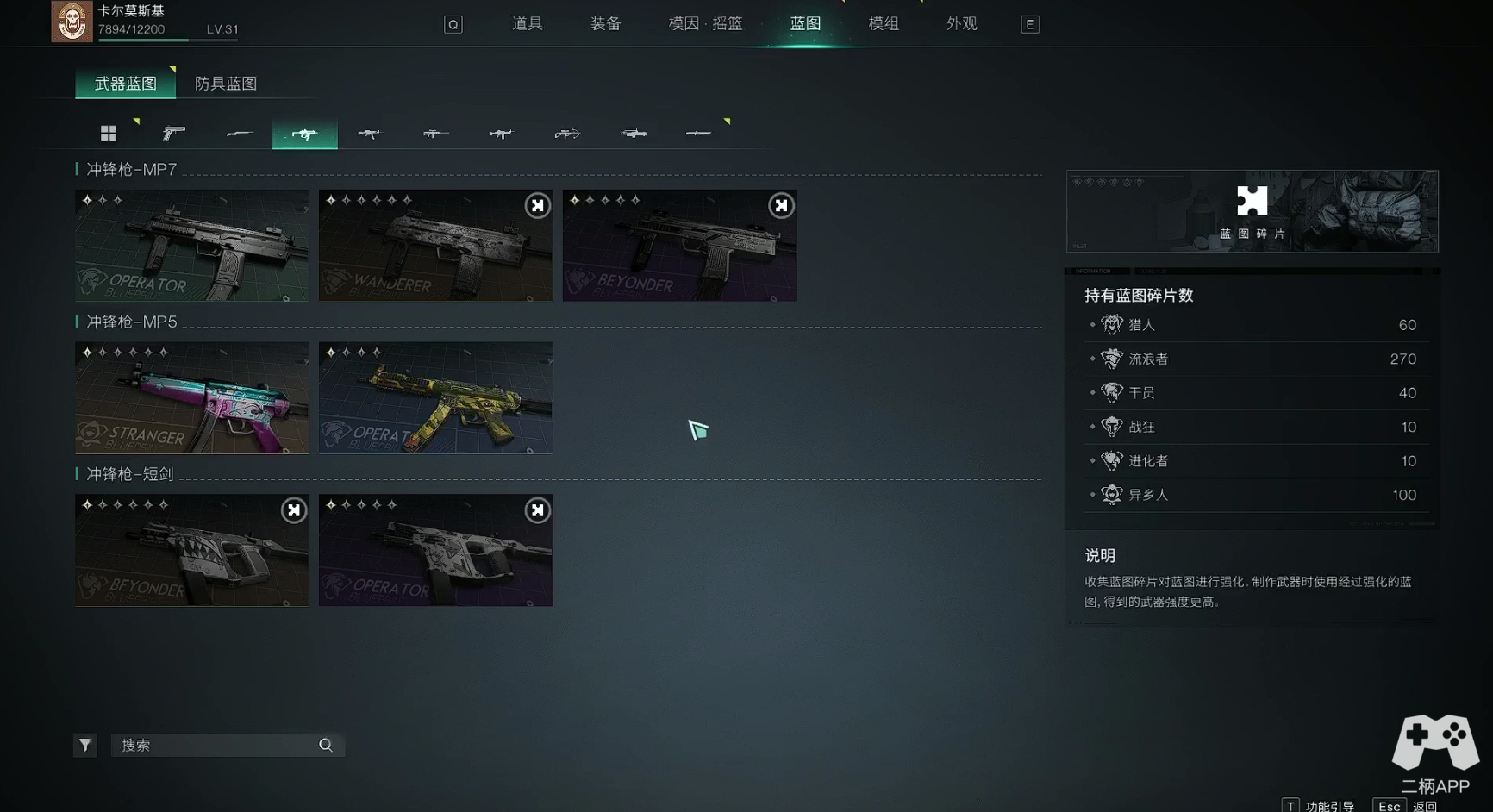Screen dimensions: 1493x812
Task: Click the 搜索 search field
Action: tap(216, 745)
